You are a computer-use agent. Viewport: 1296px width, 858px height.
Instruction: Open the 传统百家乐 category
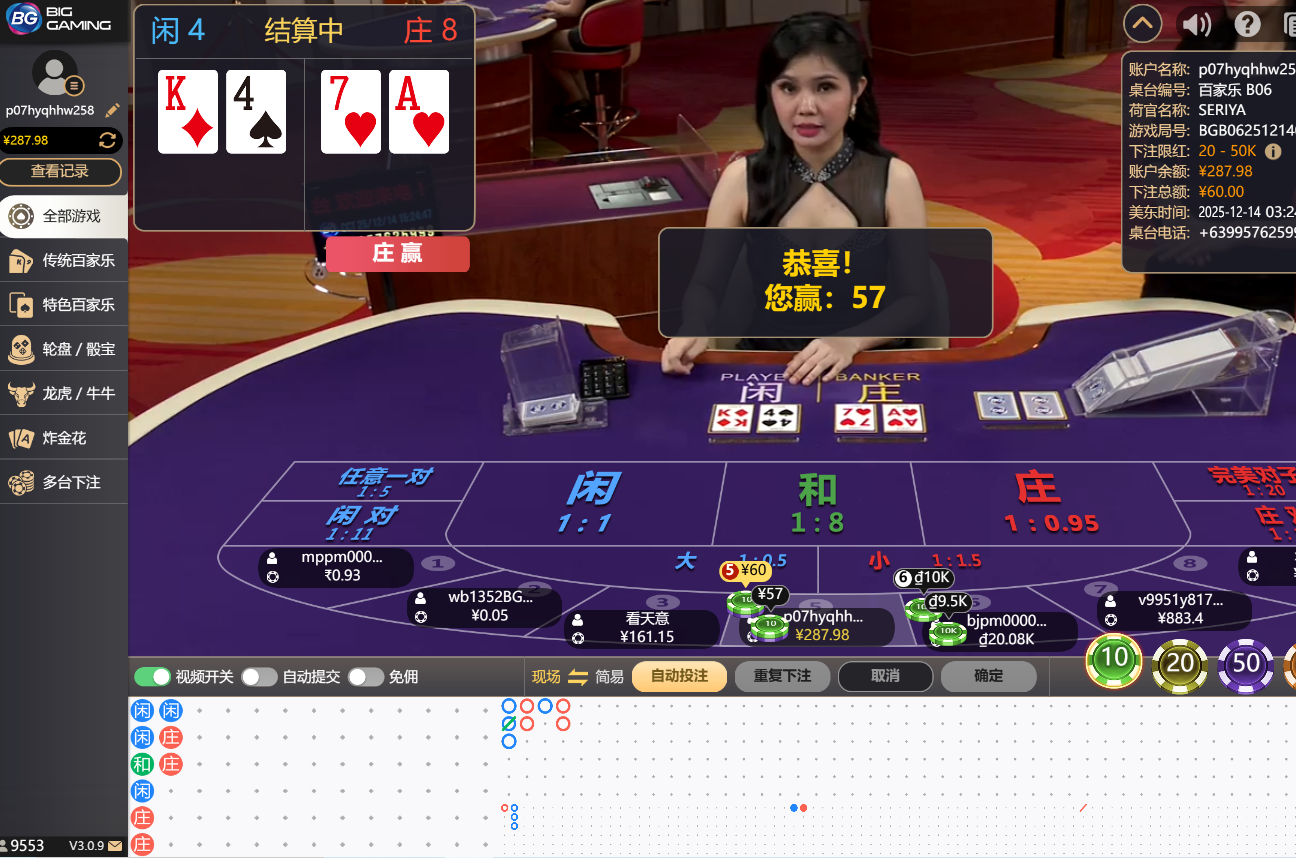[x=64, y=261]
